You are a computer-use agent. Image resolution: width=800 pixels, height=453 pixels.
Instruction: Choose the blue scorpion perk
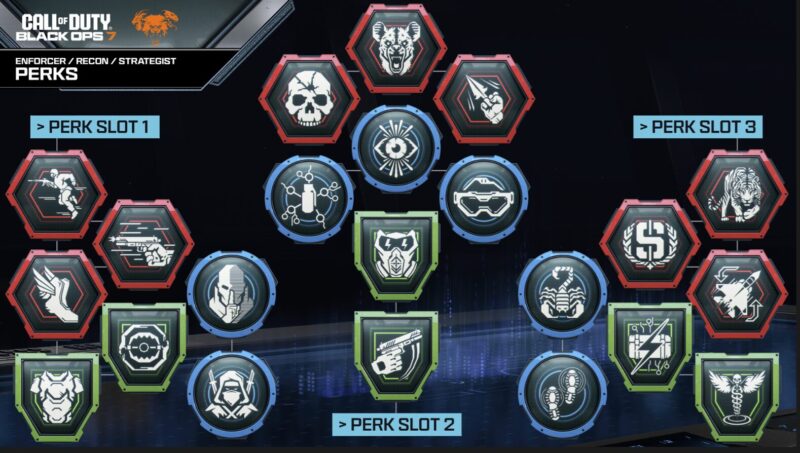click(562, 292)
